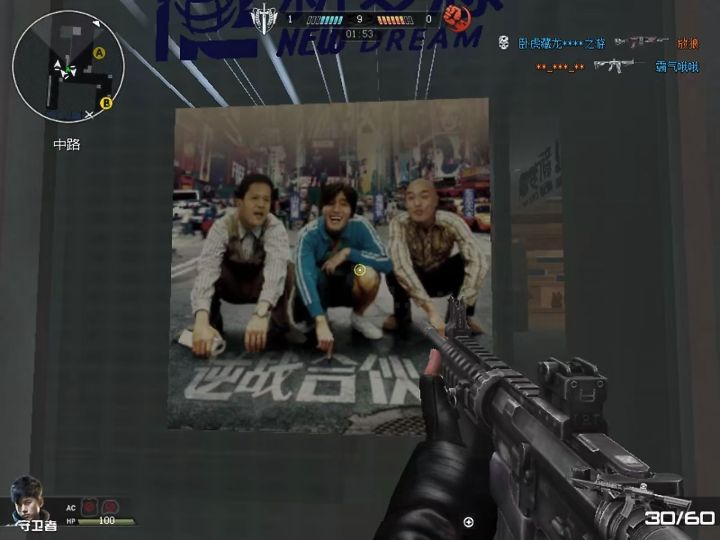
Task: Select bomb site A marker on minimap
Action: pyautogui.click(x=99, y=52)
